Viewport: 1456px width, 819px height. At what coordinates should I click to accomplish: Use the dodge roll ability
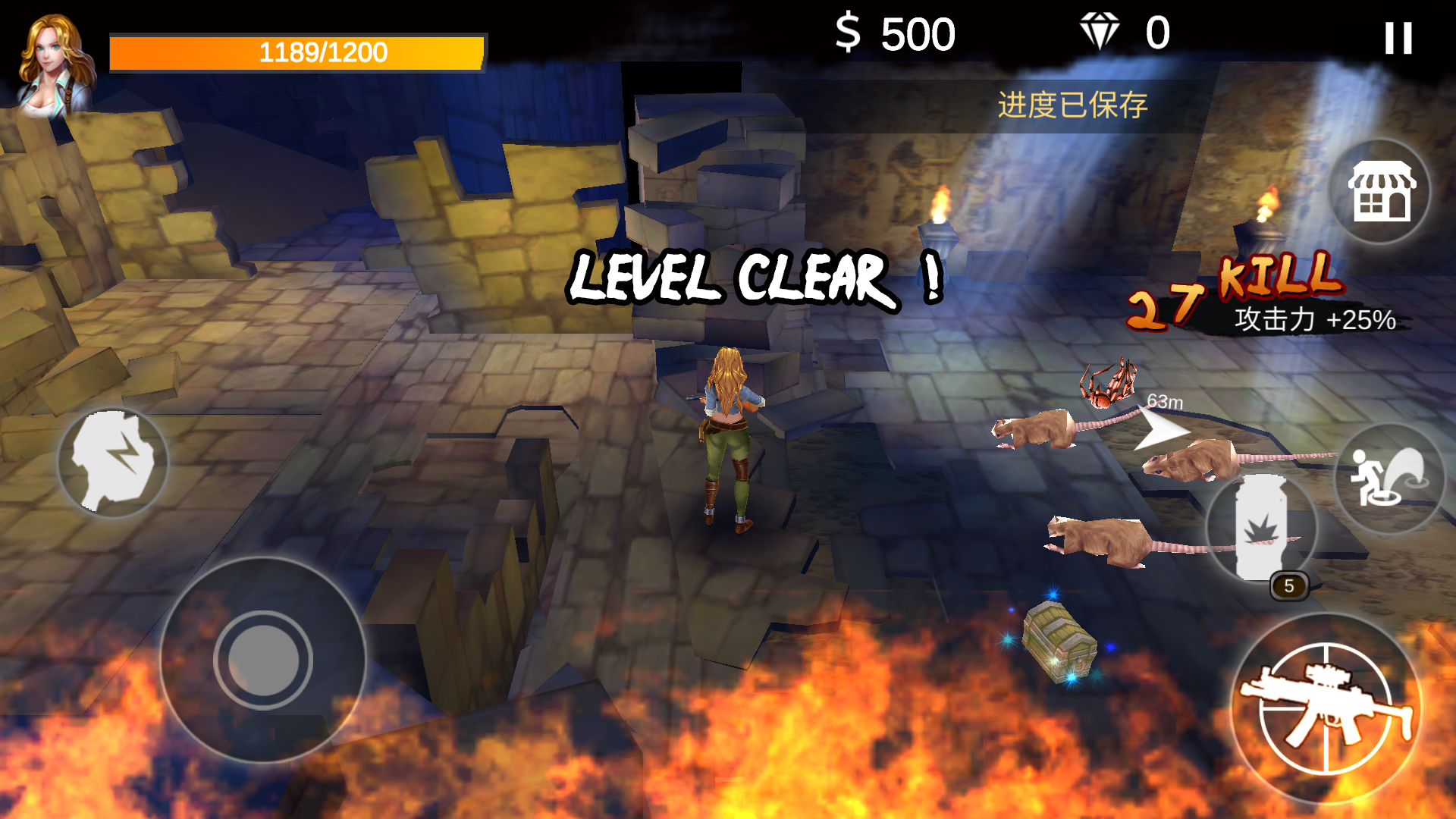(1388, 479)
